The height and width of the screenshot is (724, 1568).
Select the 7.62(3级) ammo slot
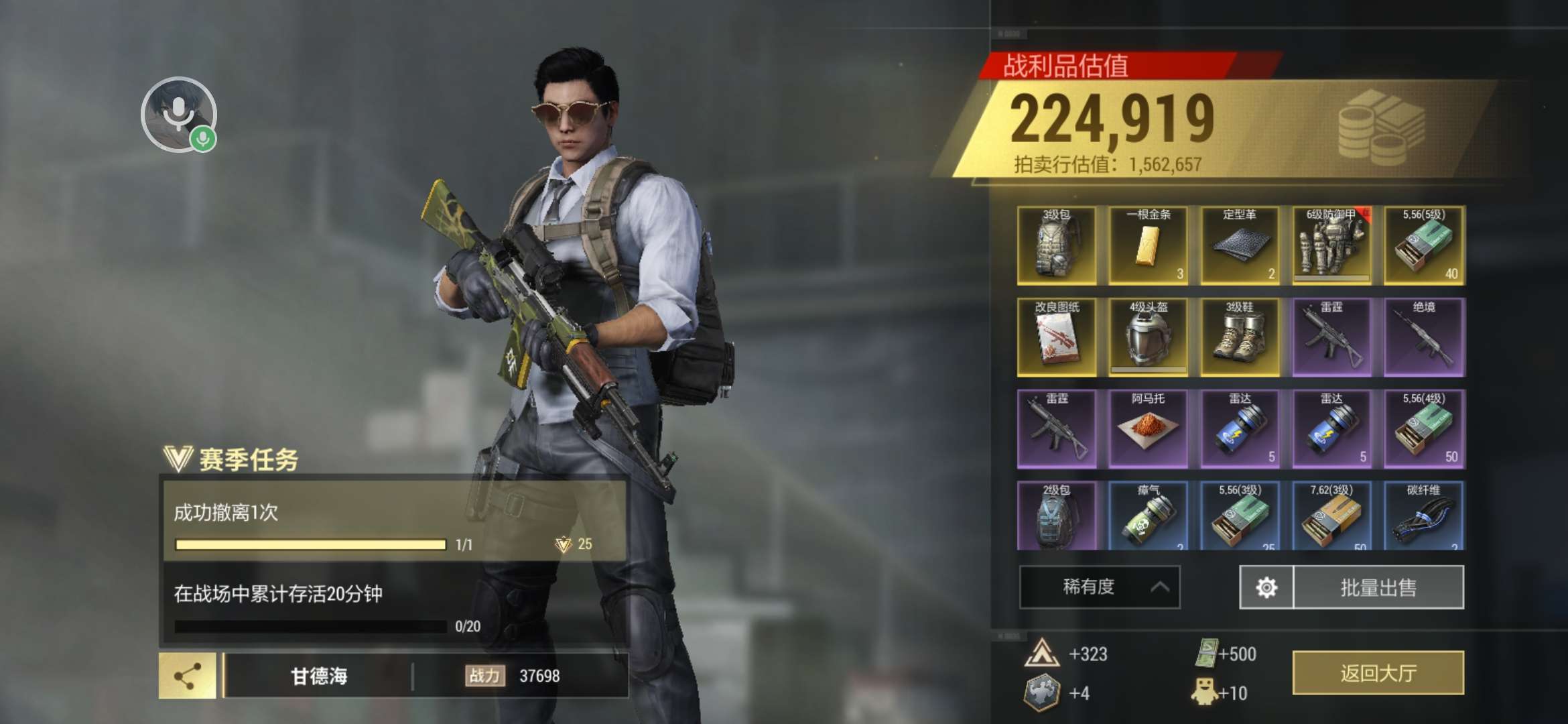1331,516
